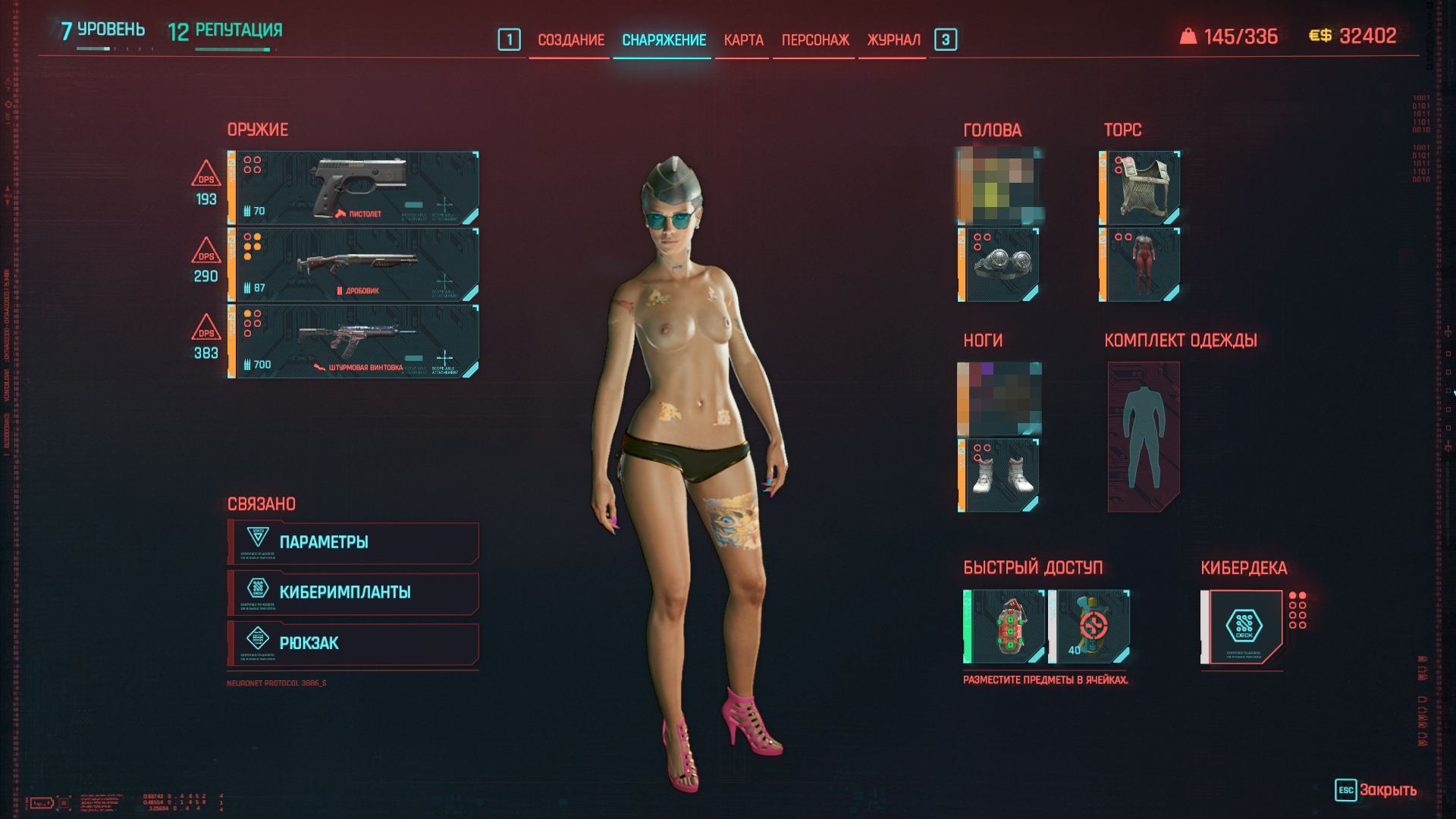Open the Киберимпланты section
Screen dimensions: 1456x819
tap(353, 592)
